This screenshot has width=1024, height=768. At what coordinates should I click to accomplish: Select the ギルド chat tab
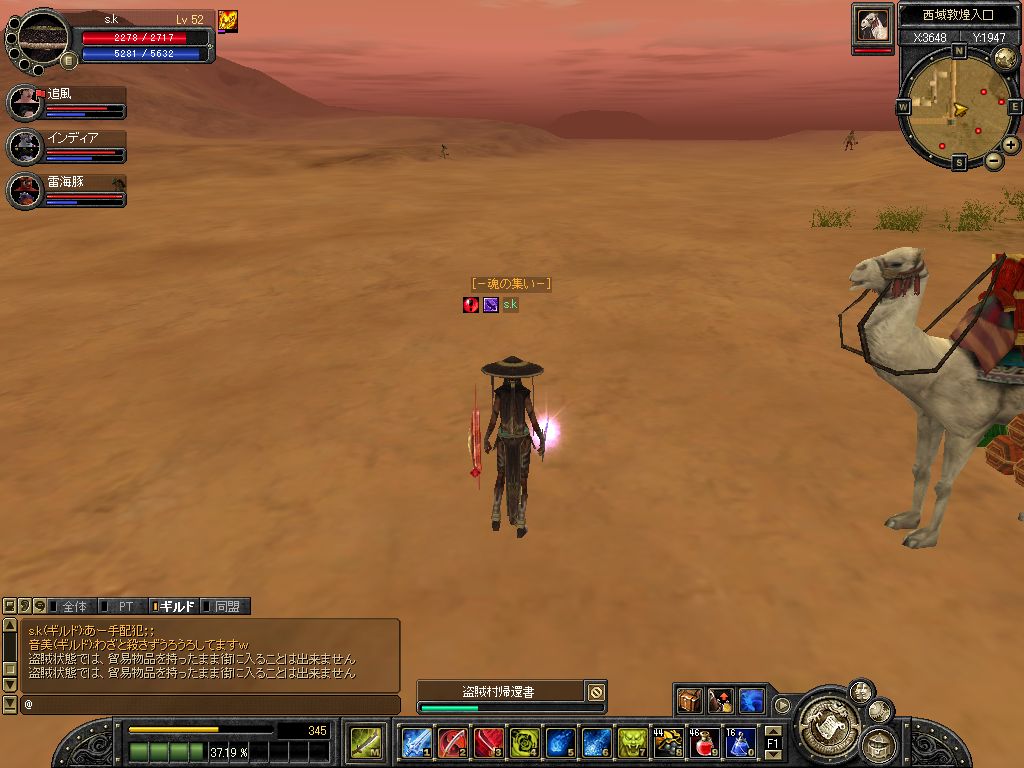[176, 606]
